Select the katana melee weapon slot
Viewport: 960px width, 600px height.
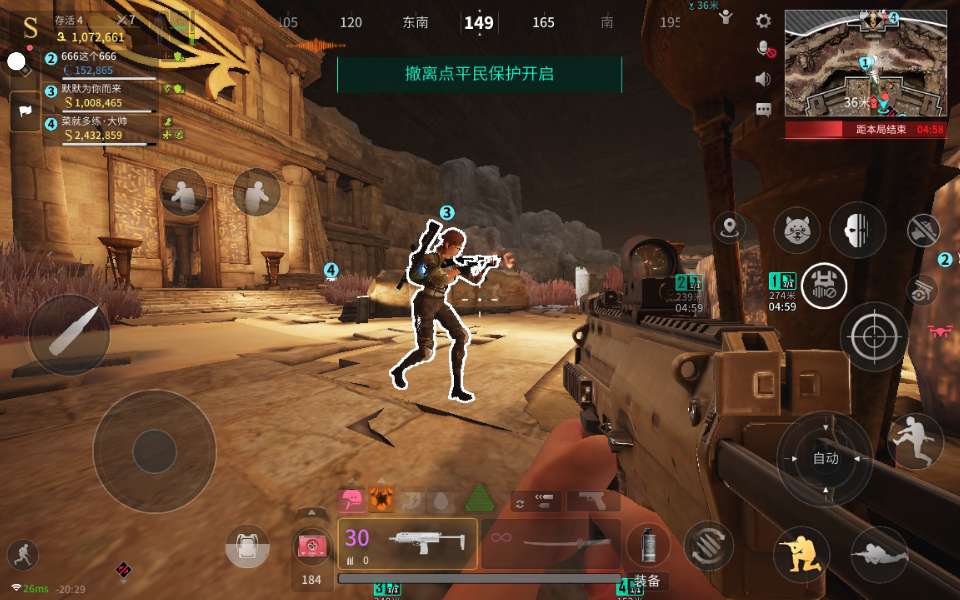pos(551,543)
